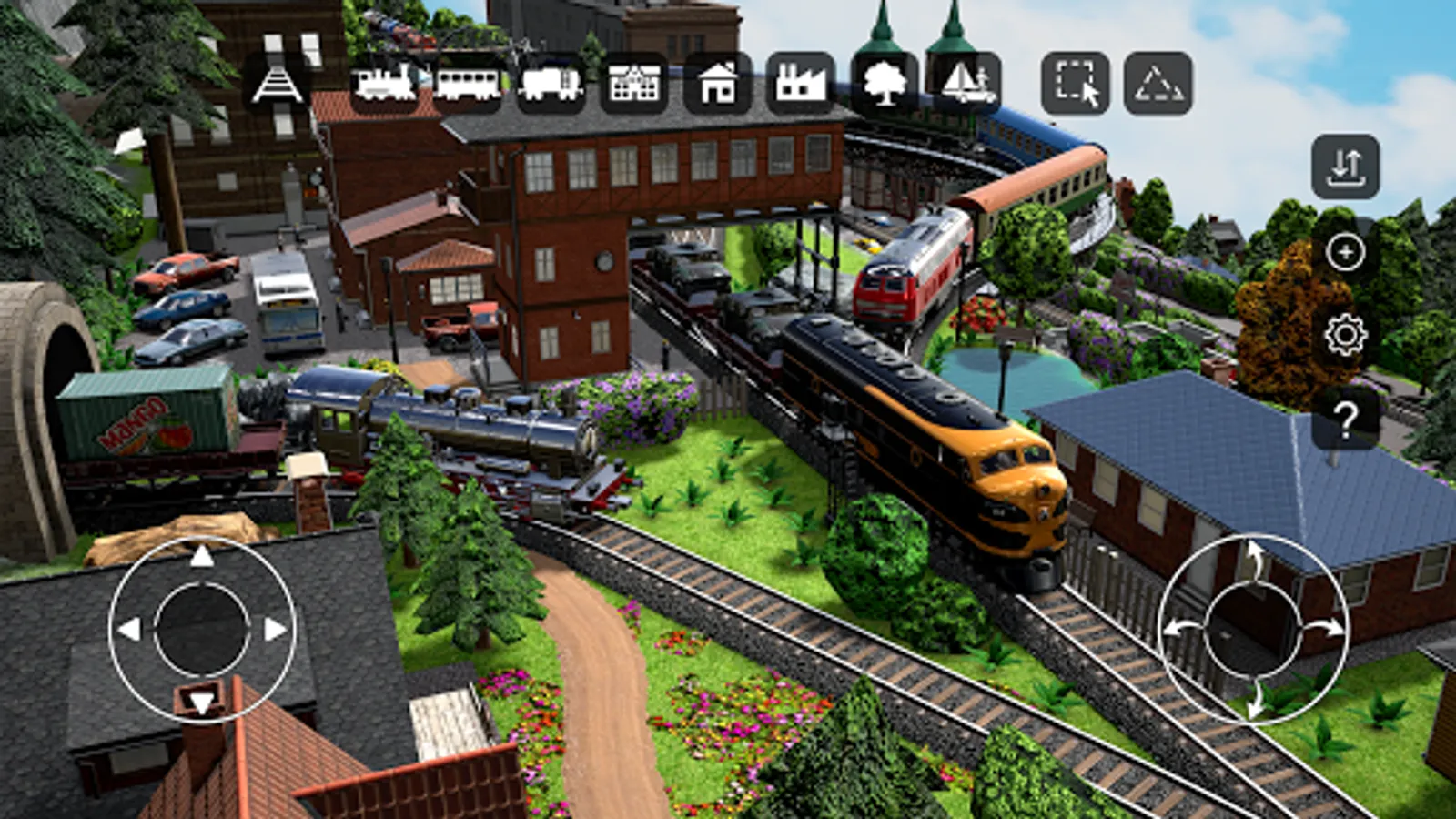
Task: Tap the move pad's right arrow
Action: pos(275,629)
